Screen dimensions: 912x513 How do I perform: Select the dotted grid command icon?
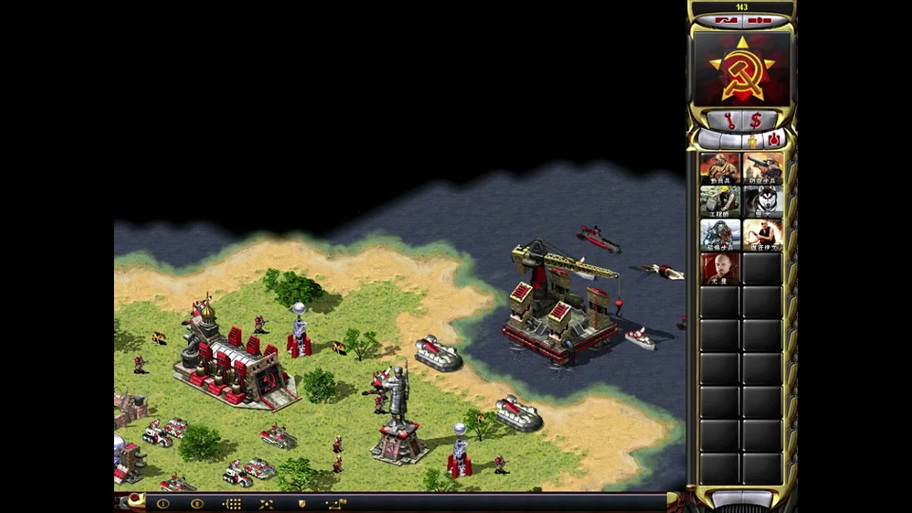click(x=232, y=503)
